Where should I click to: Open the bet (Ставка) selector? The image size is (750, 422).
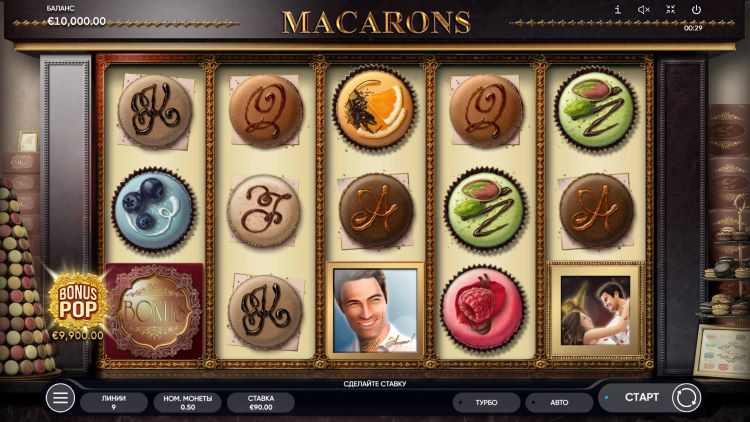coord(260,402)
